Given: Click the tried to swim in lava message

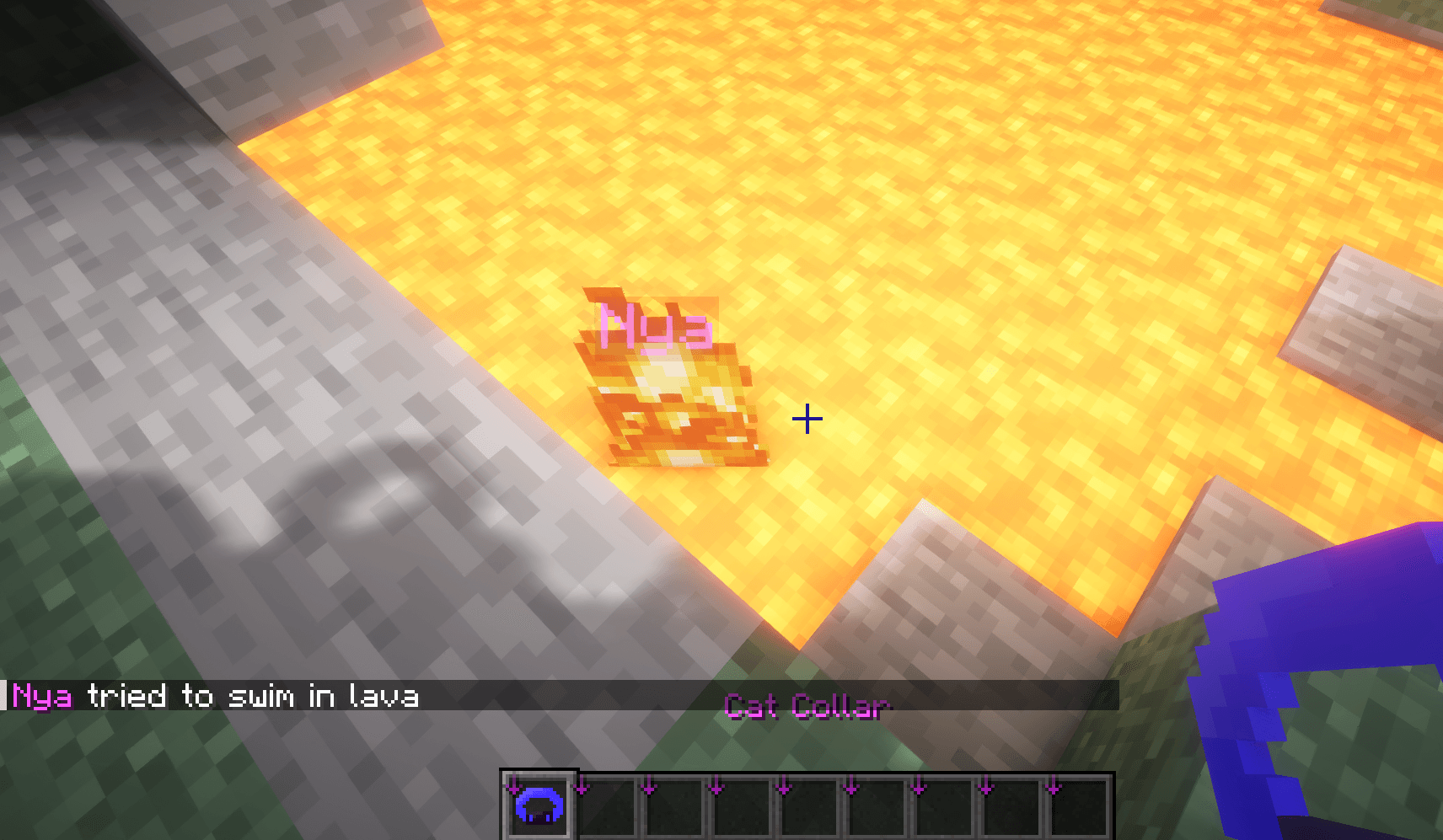Looking at the screenshot, I should click(x=253, y=697).
